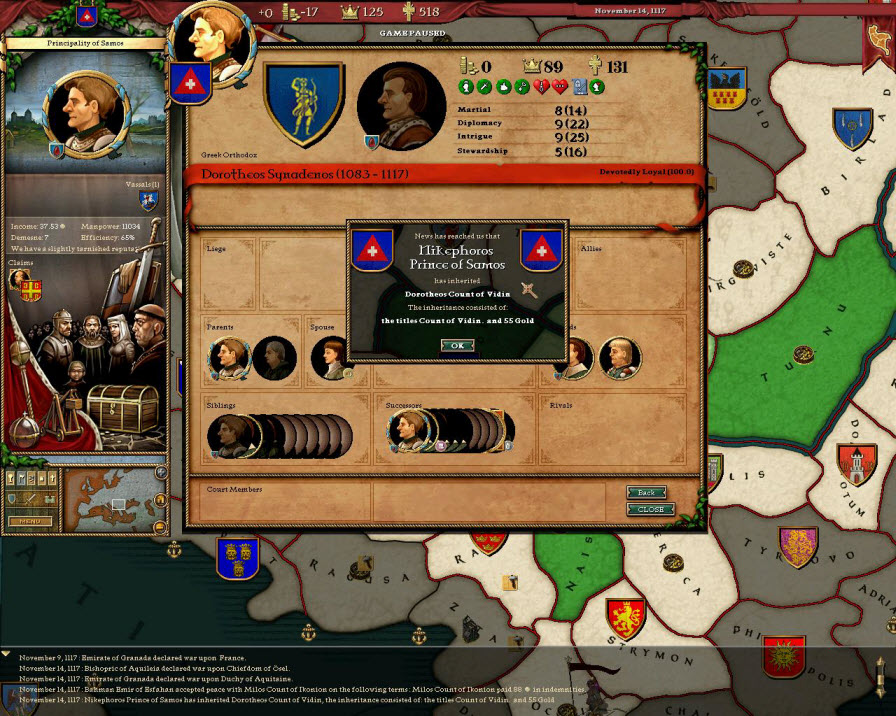Screen dimensions: 896x716
Task: Close the character window
Action: tap(650, 509)
